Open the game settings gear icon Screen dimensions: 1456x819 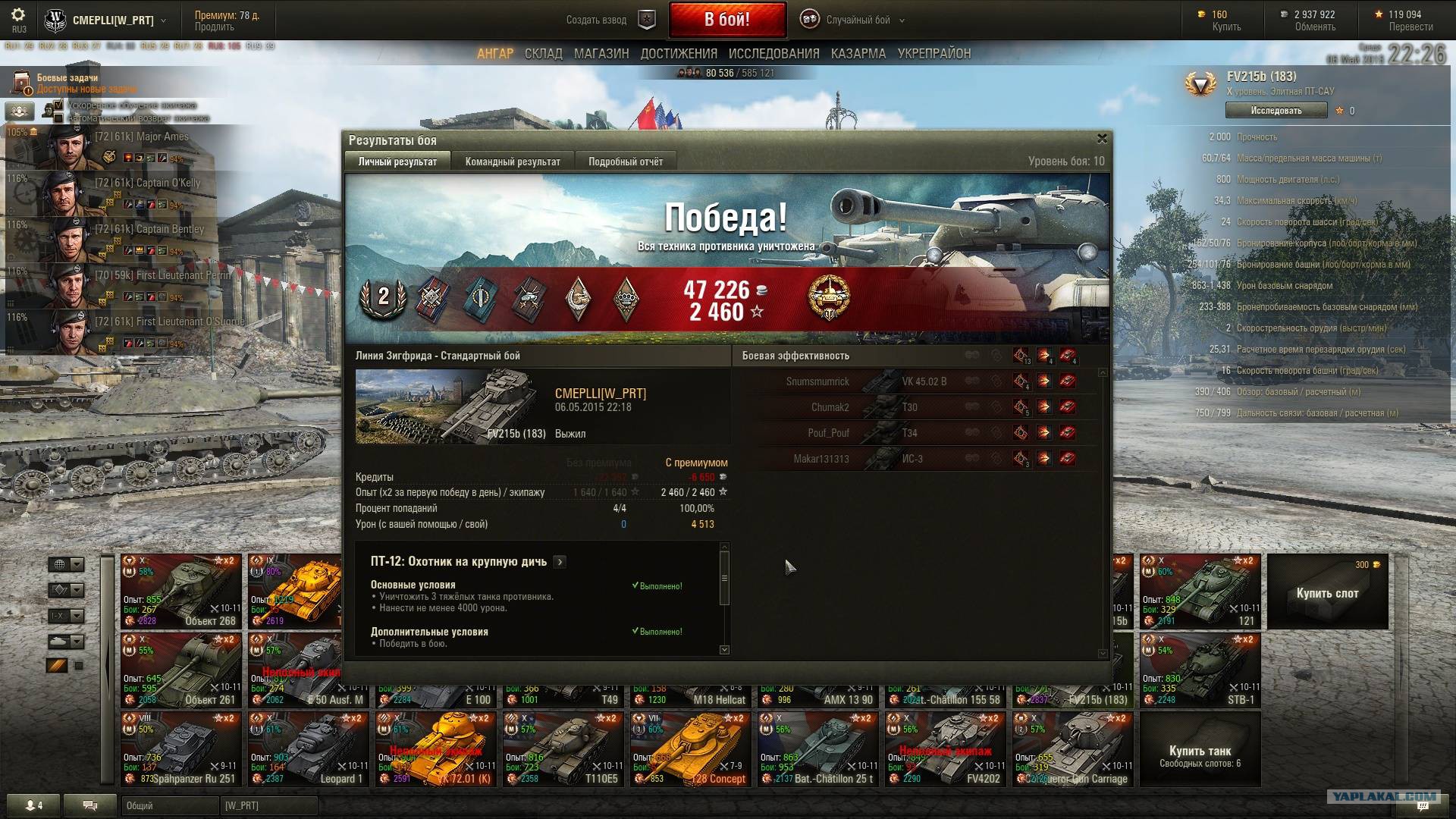click(19, 15)
